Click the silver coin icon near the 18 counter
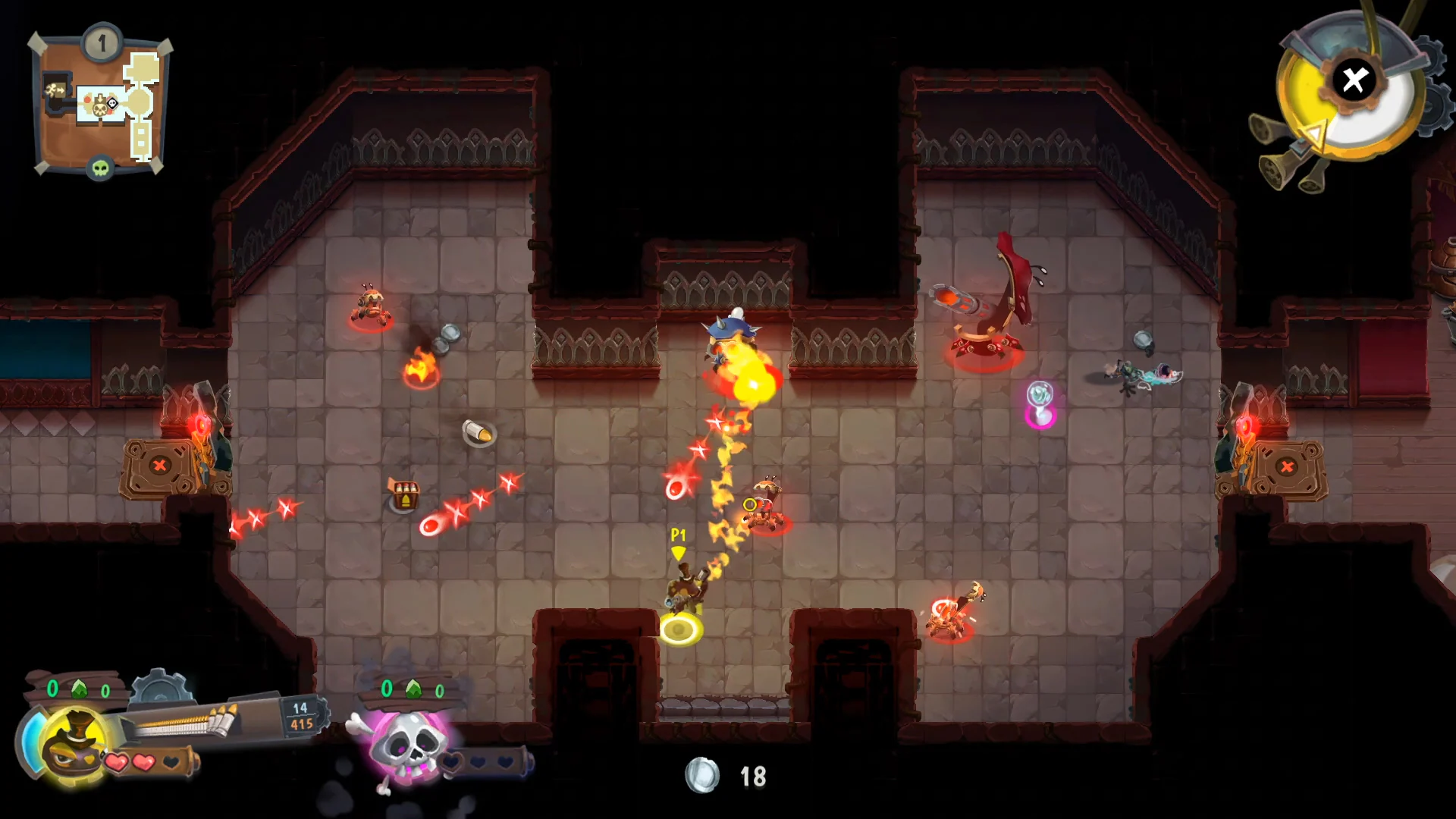 (701, 775)
